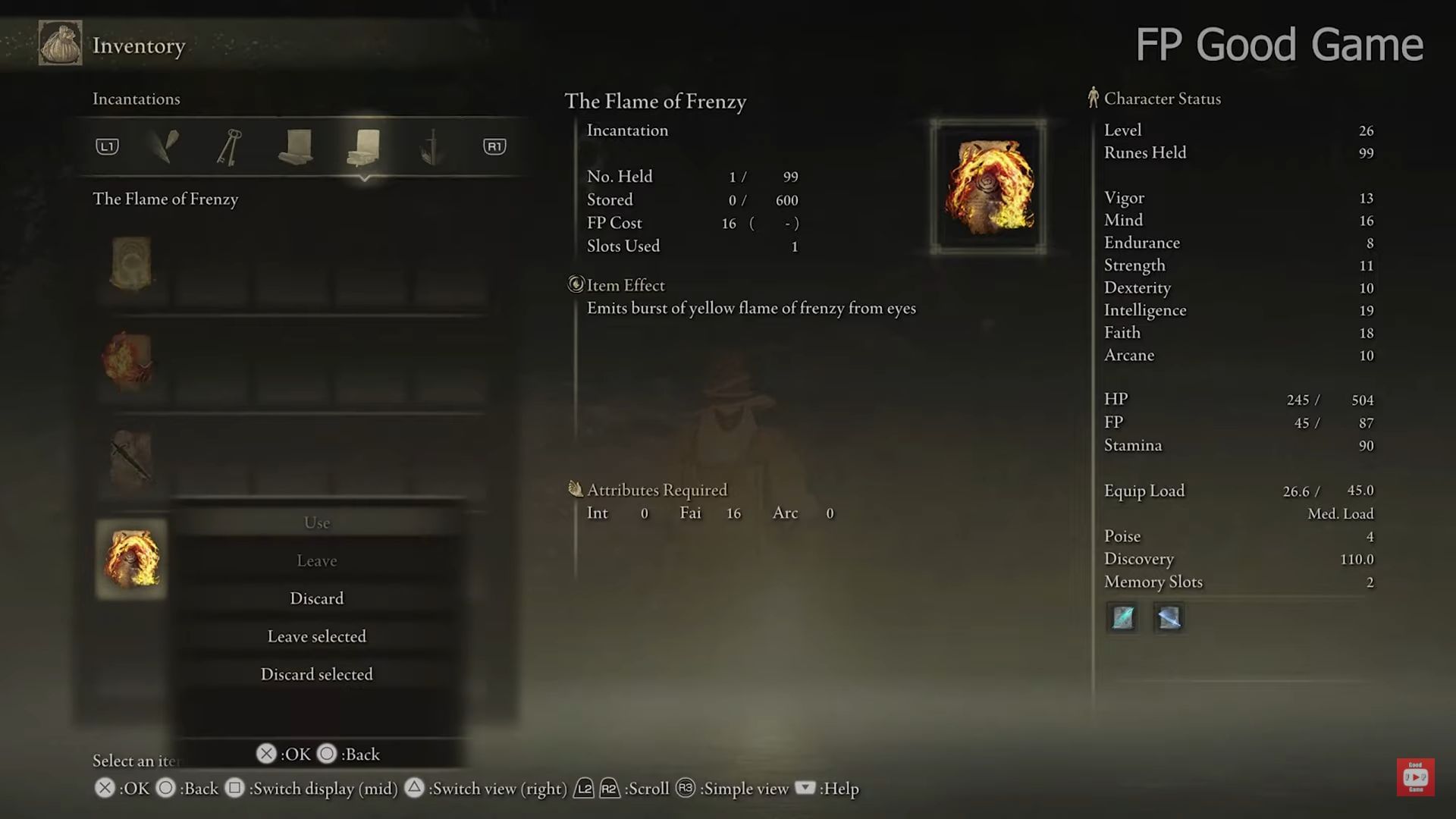The width and height of the screenshot is (1456, 819).
Task: Select the whetblade weapon category icon
Action: pos(431,146)
